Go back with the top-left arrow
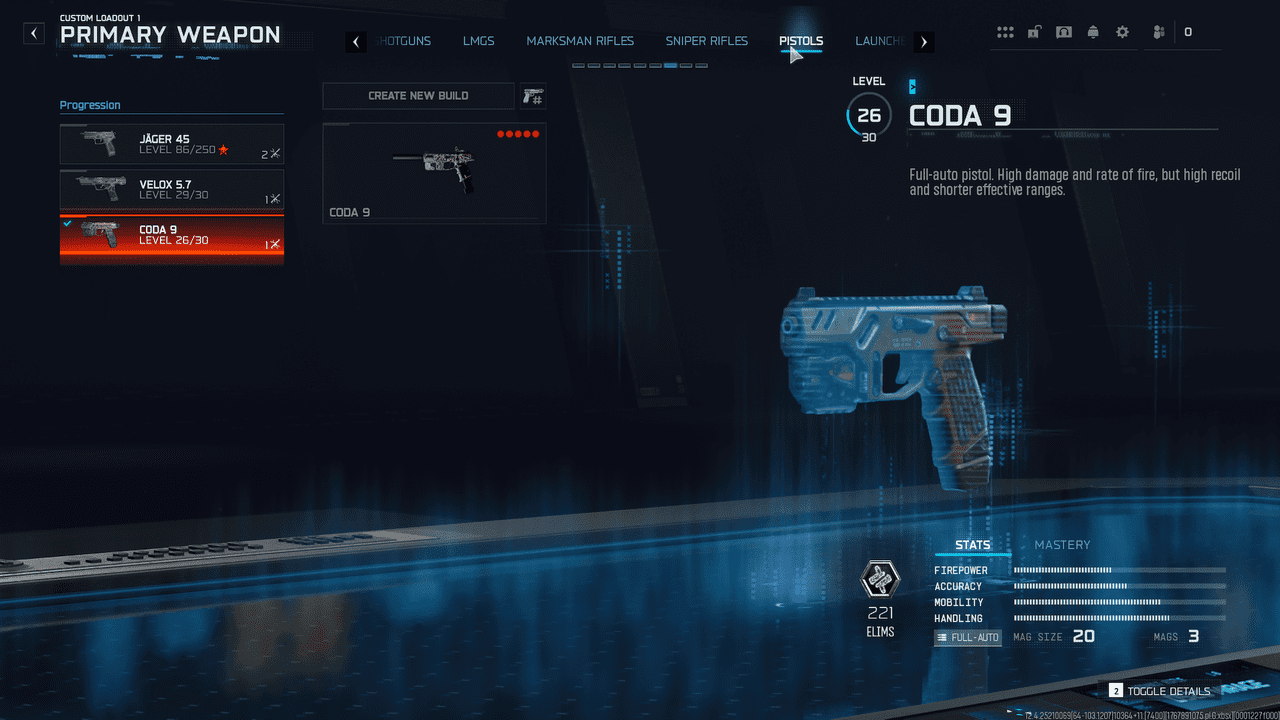This screenshot has height=720, width=1280. click(35, 34)
